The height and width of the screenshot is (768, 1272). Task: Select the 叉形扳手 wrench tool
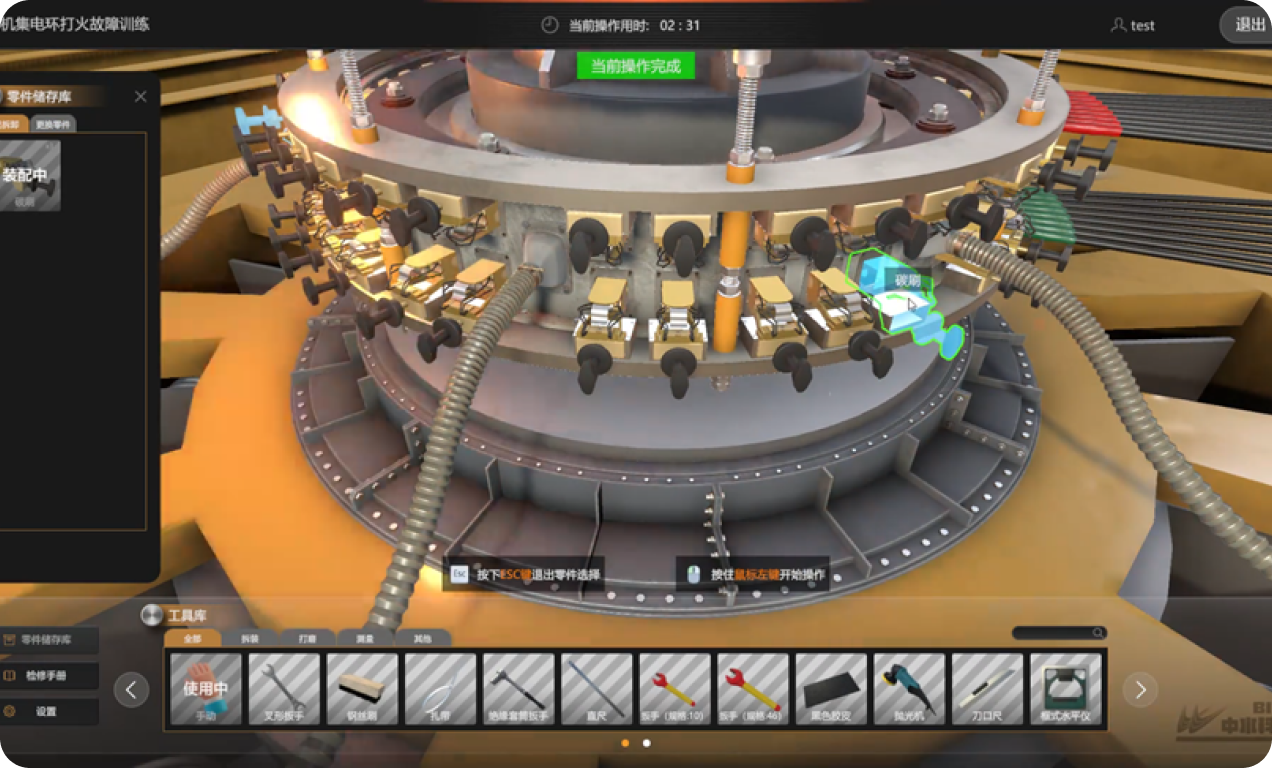[x=284, y=689]
